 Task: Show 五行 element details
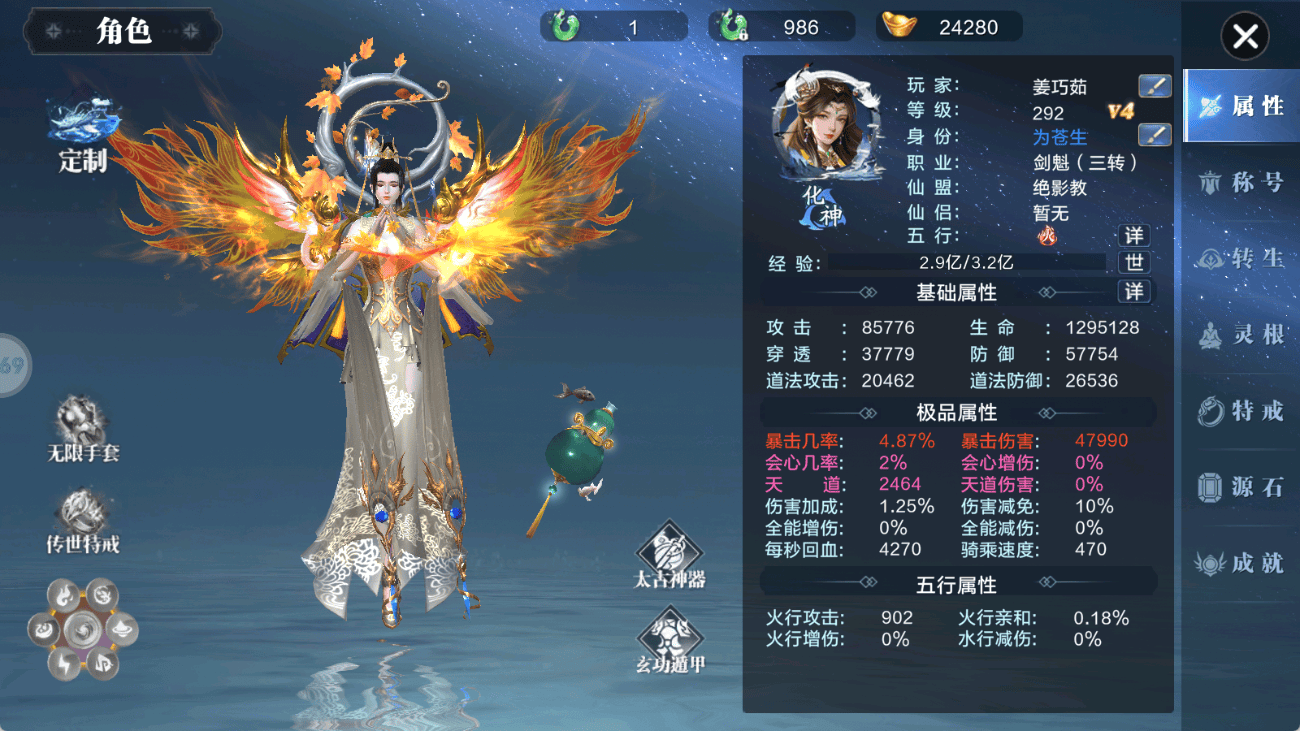pyautogui.click(x=1133, y=236)
